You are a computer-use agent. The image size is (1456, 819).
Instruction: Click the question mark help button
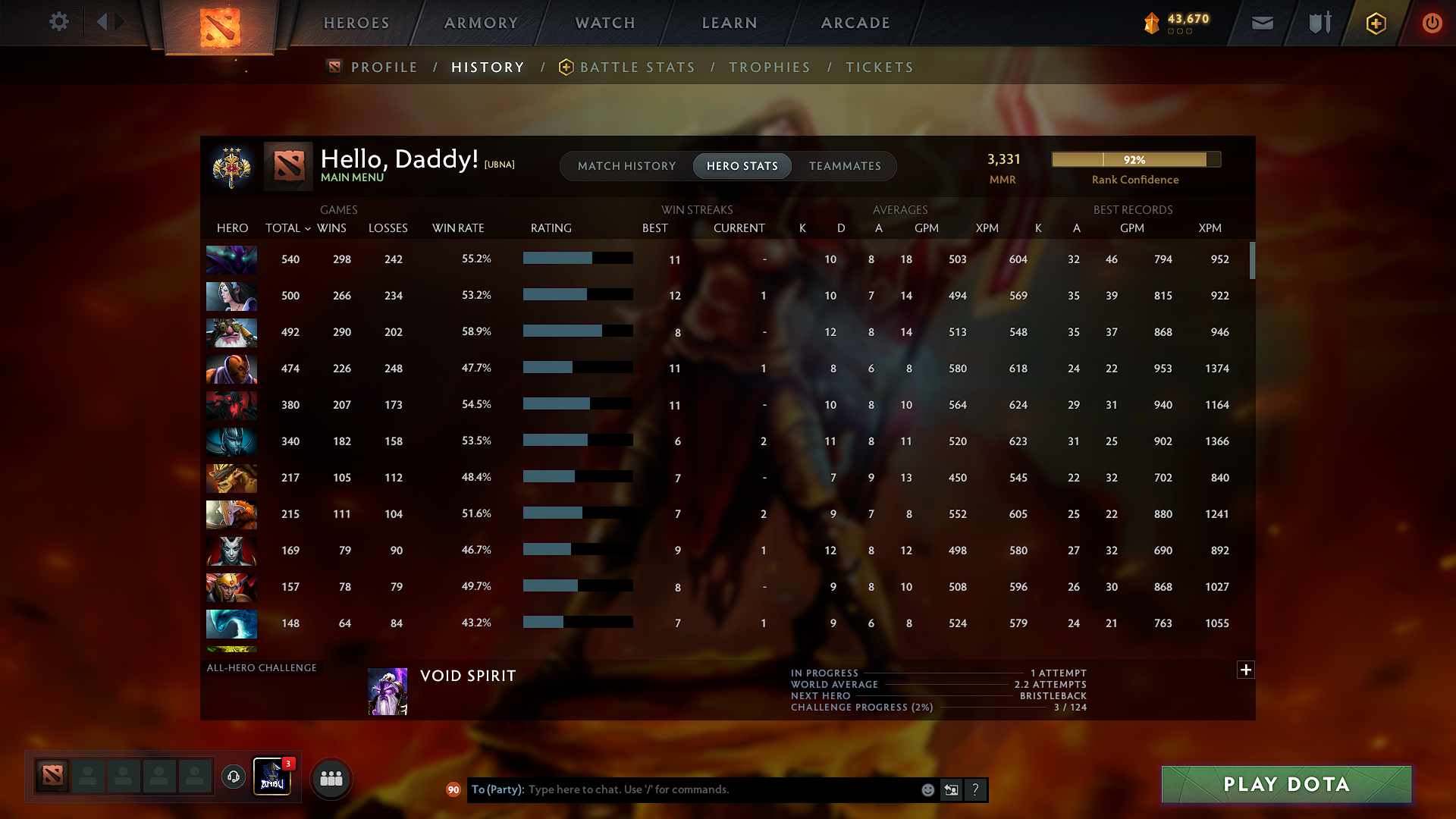coord(976,789)
